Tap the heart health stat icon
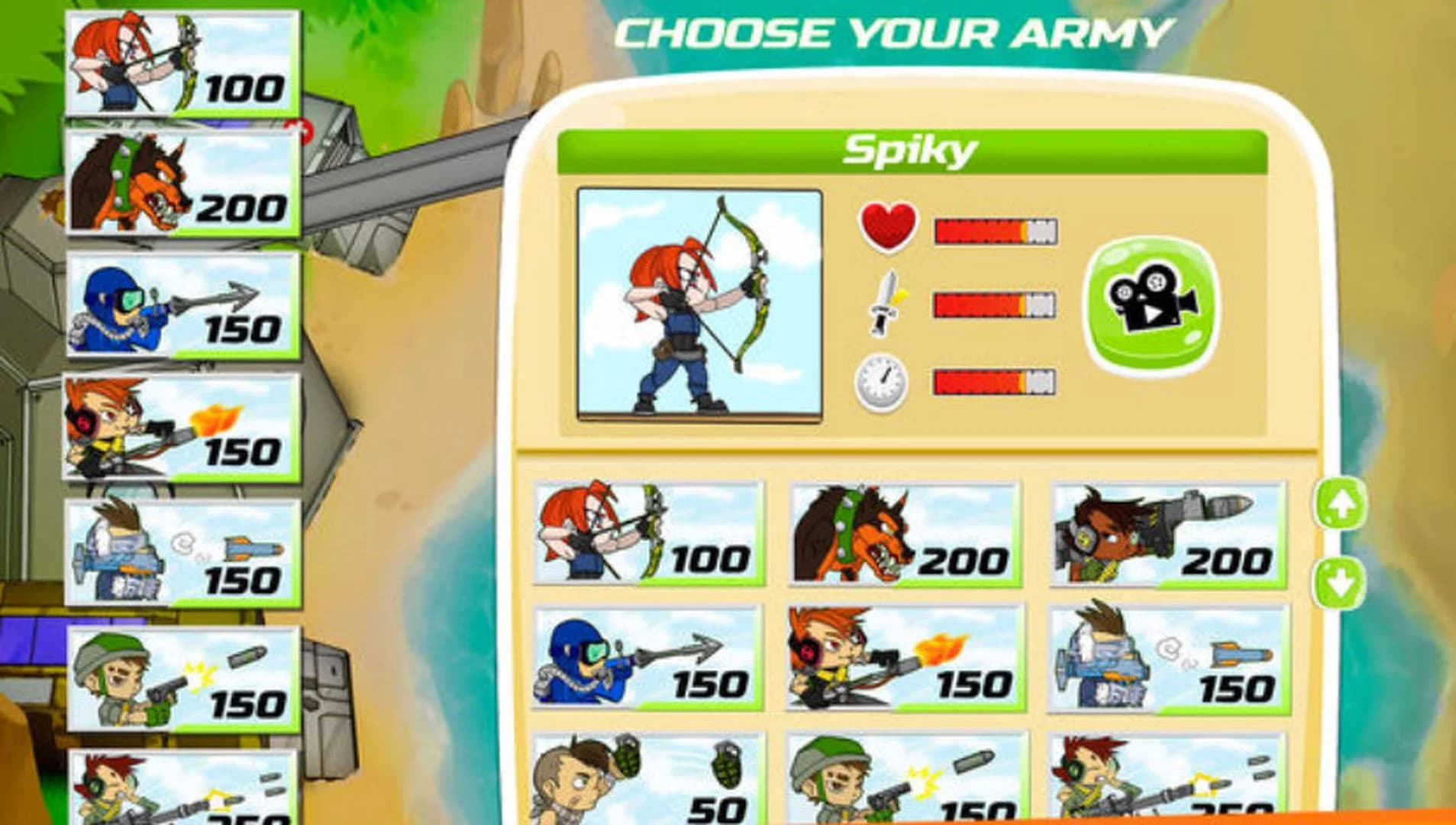Image resolution: width=1456 pixels, height=825 pixels. point(886,225)
